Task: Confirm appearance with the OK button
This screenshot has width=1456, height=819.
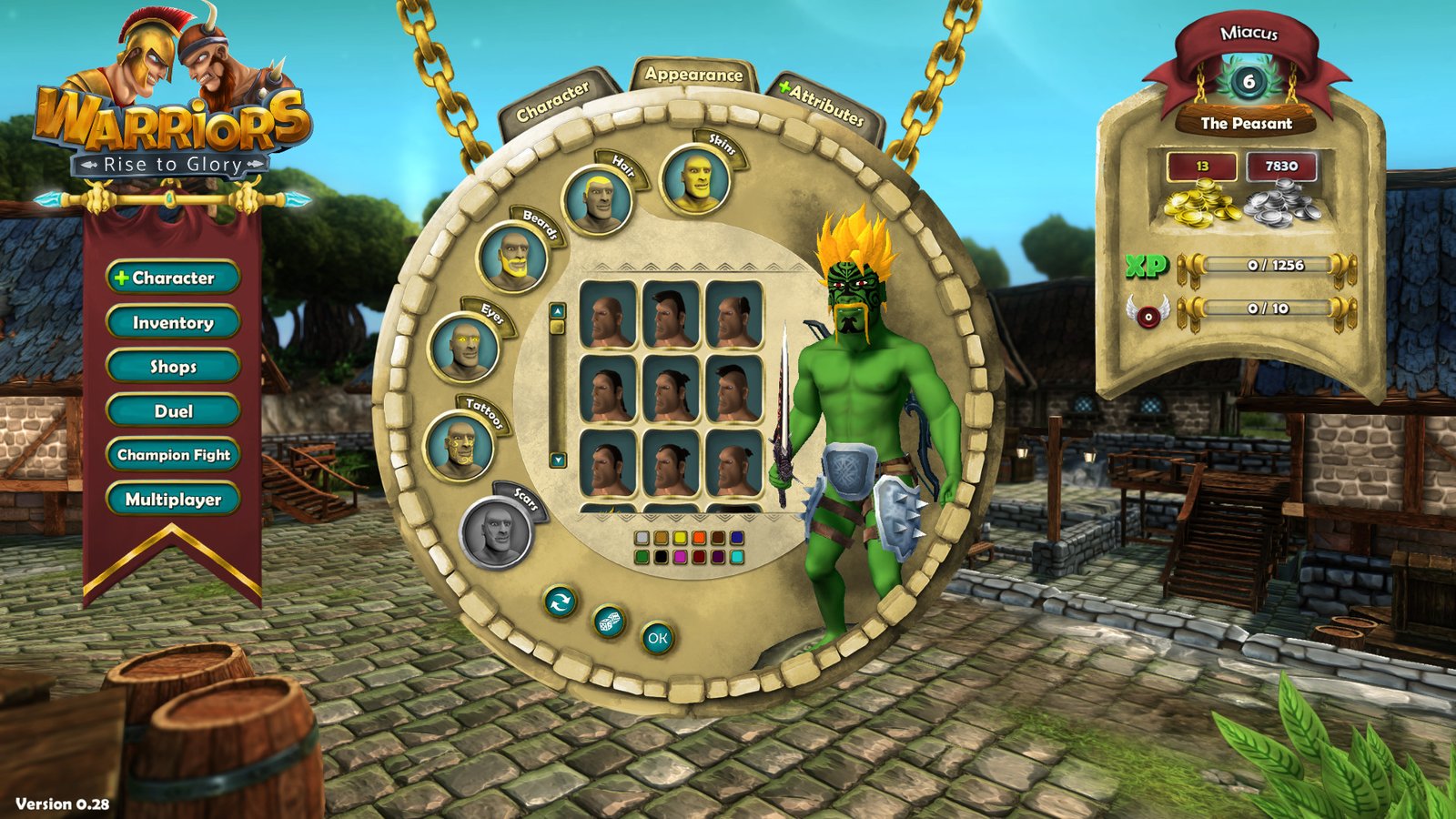Action: [x=657, y=639]
